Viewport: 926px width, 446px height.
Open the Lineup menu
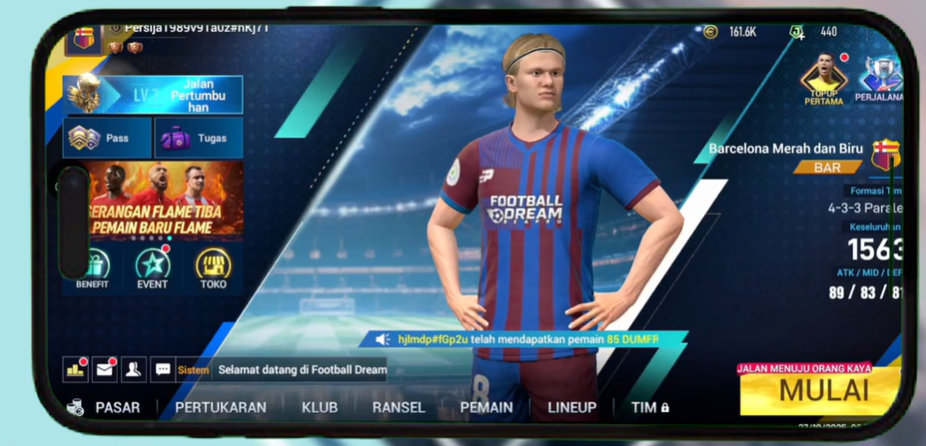pos(572,408)
